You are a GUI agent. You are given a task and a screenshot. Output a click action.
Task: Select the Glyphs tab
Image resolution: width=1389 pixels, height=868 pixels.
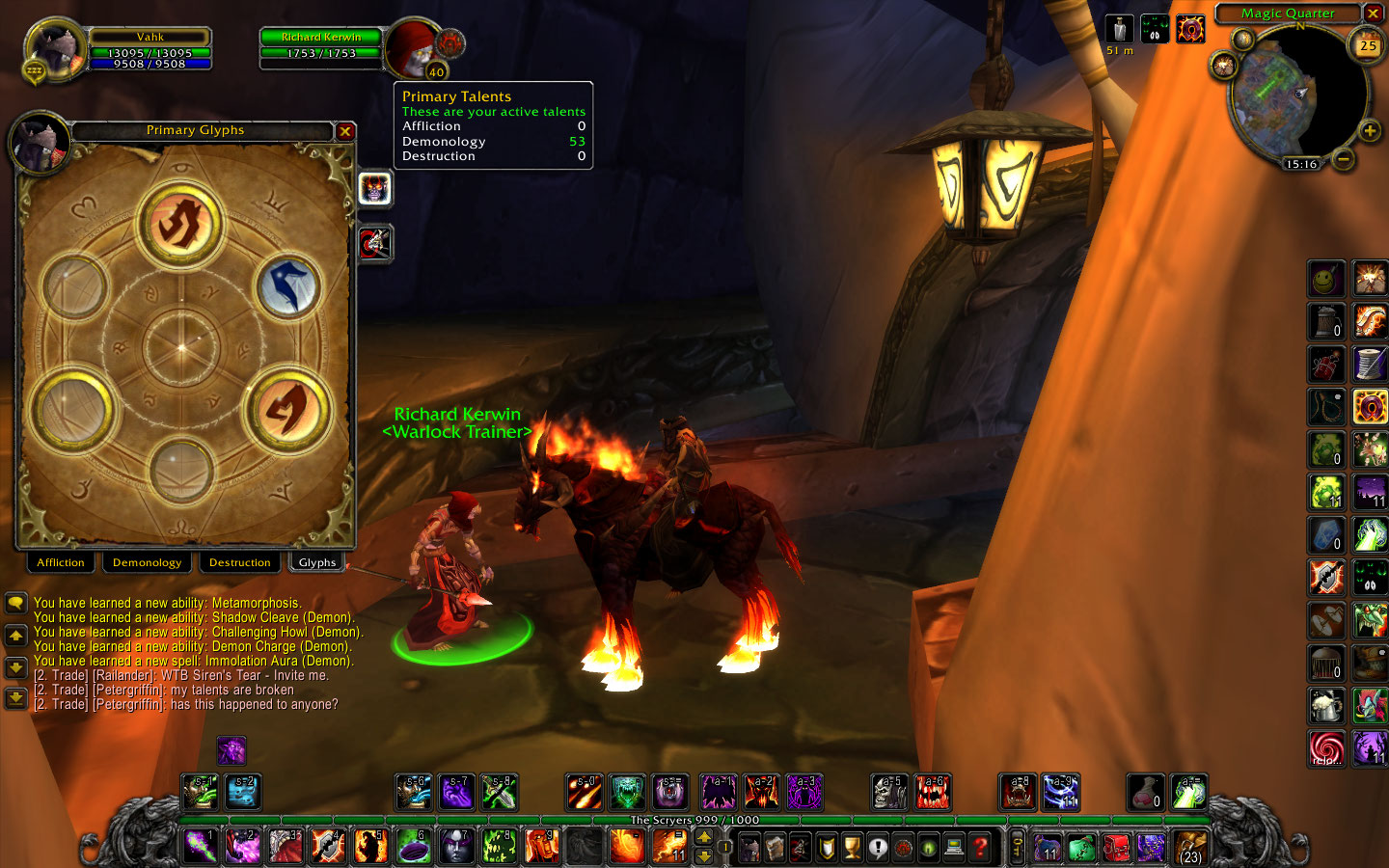click(x=317, y=562)
